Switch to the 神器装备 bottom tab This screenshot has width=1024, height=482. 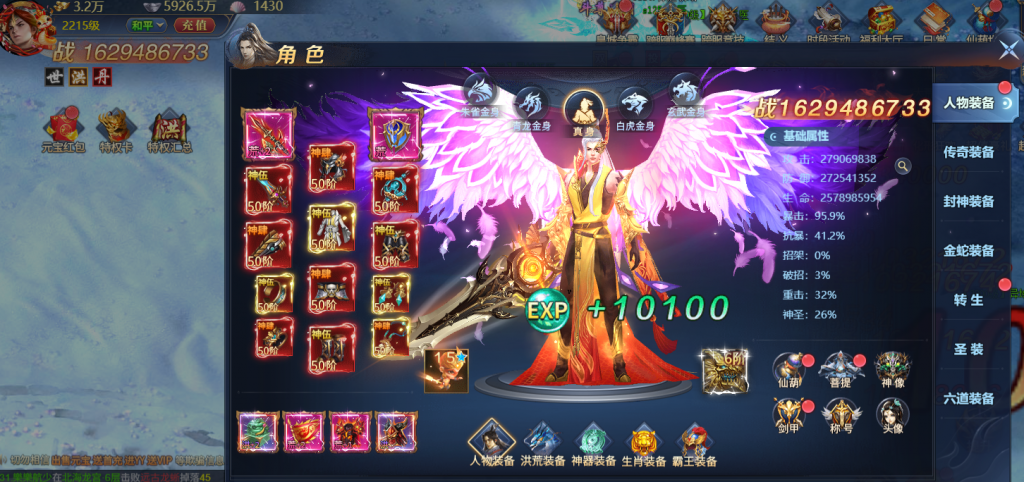596,444
